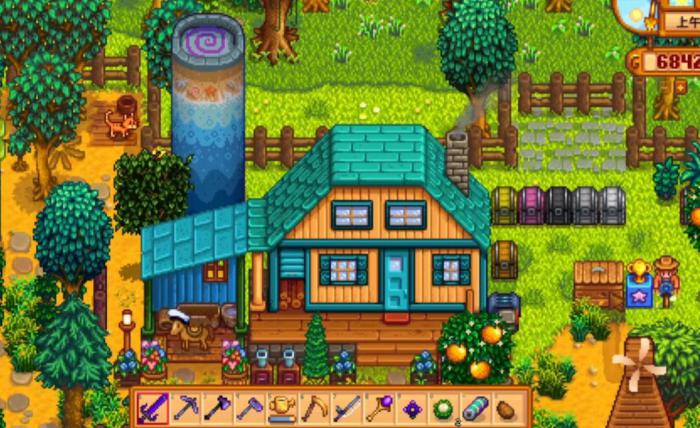Choose the steel-blue sword slot

(346, 407)
